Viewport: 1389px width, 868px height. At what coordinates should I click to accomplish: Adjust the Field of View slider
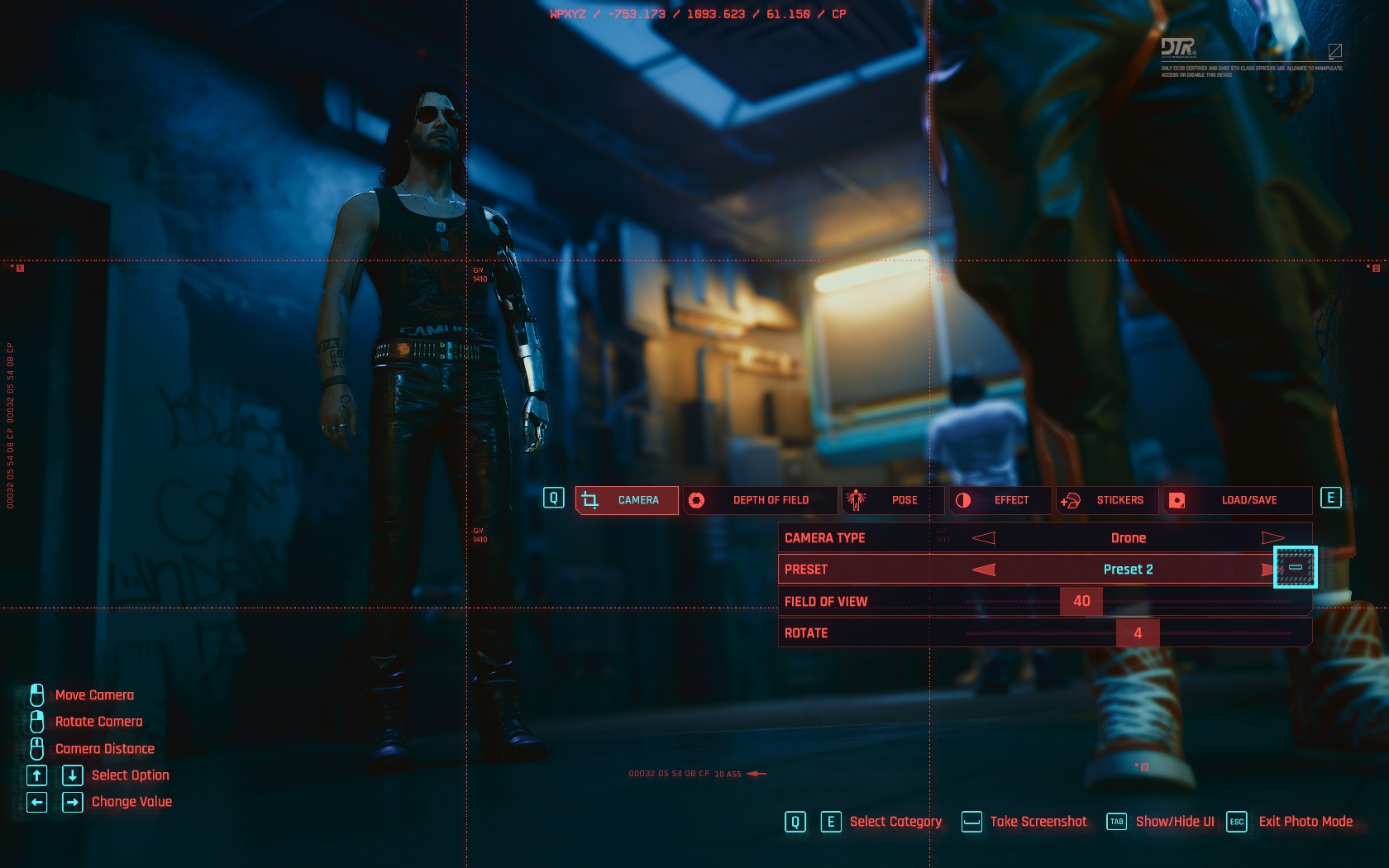[1081, 601]
